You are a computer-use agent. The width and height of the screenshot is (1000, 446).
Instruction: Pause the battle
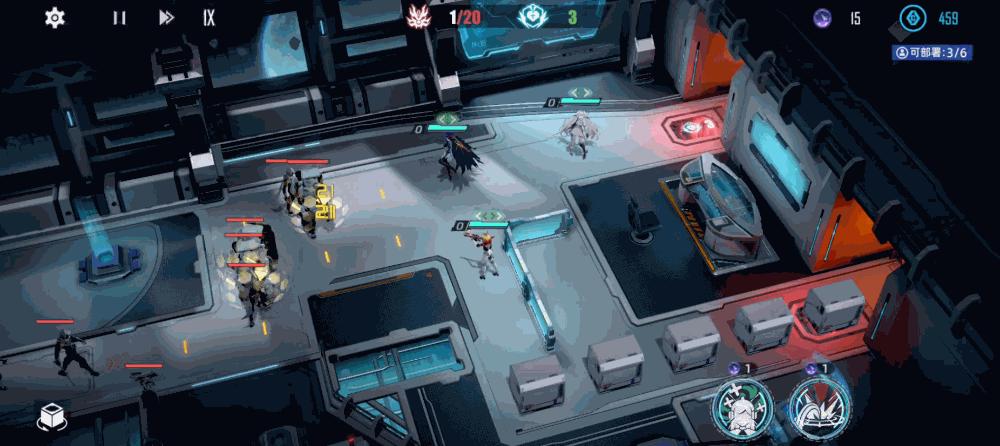click(x=119, y=17)
